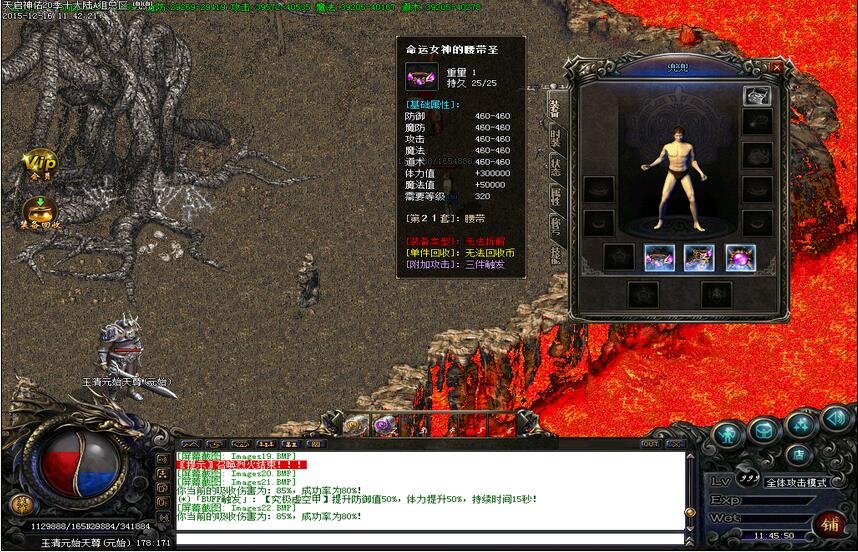Open the 技能 skills tab

pos(554,256)
